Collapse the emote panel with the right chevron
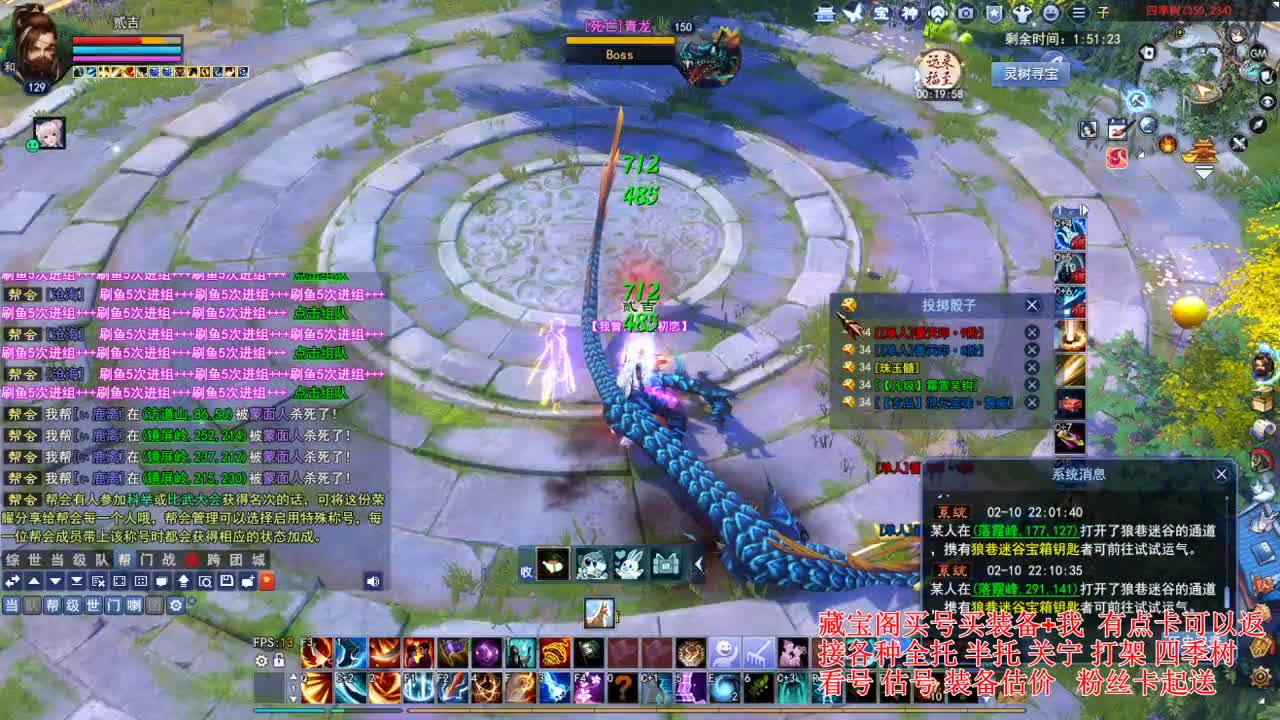The width and height of the screenshot is (1280, 720). point(698,564)
